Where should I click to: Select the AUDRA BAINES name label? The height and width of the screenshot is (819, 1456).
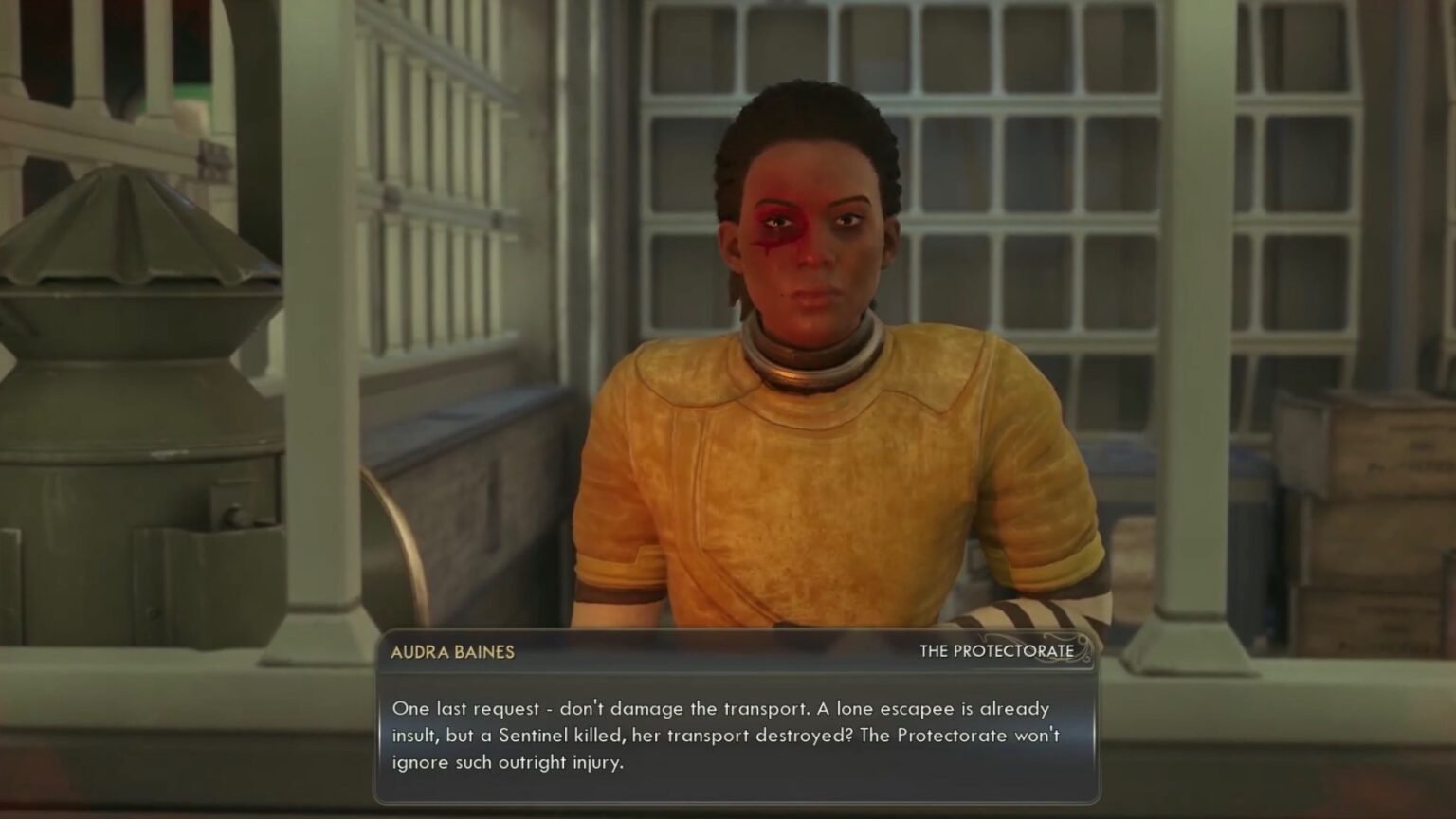point(452,652)
